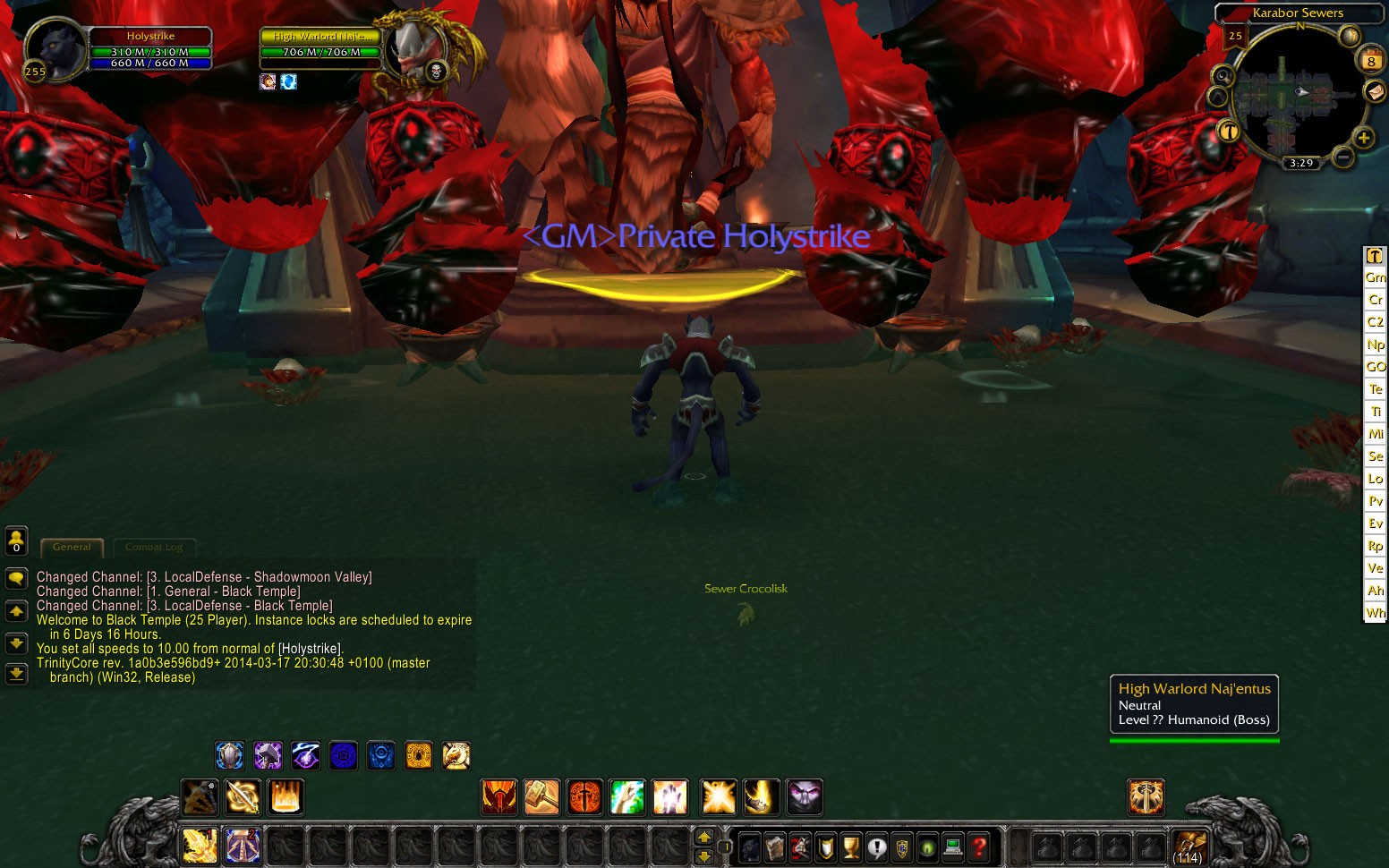Open the achievements golden trophy button
1389x868 pixels.
[x=851, y=846]
